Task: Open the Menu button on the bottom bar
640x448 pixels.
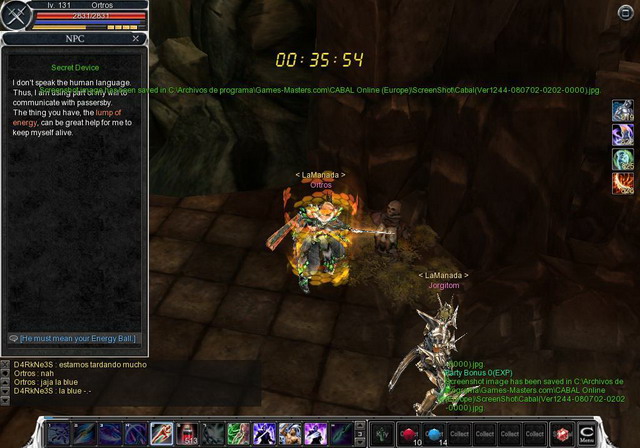Action: pos(587,433)
